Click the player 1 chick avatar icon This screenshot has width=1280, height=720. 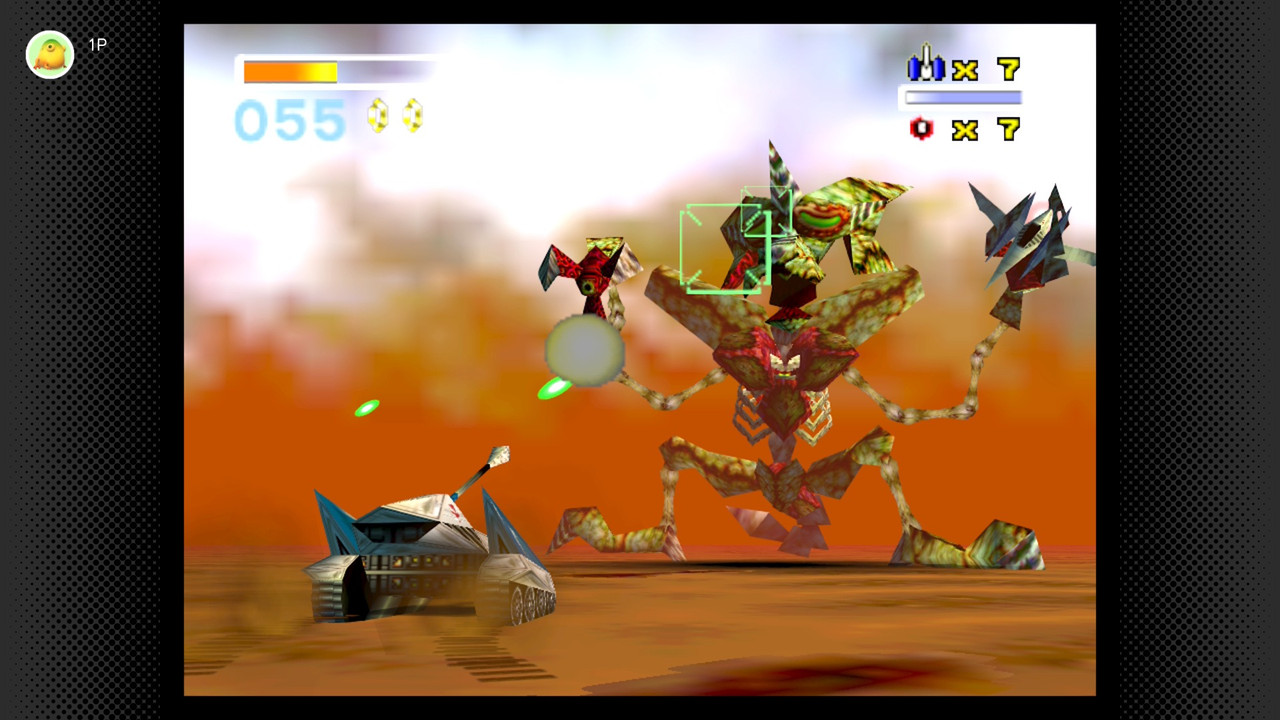pyautogui.click(x=49, y=54)
